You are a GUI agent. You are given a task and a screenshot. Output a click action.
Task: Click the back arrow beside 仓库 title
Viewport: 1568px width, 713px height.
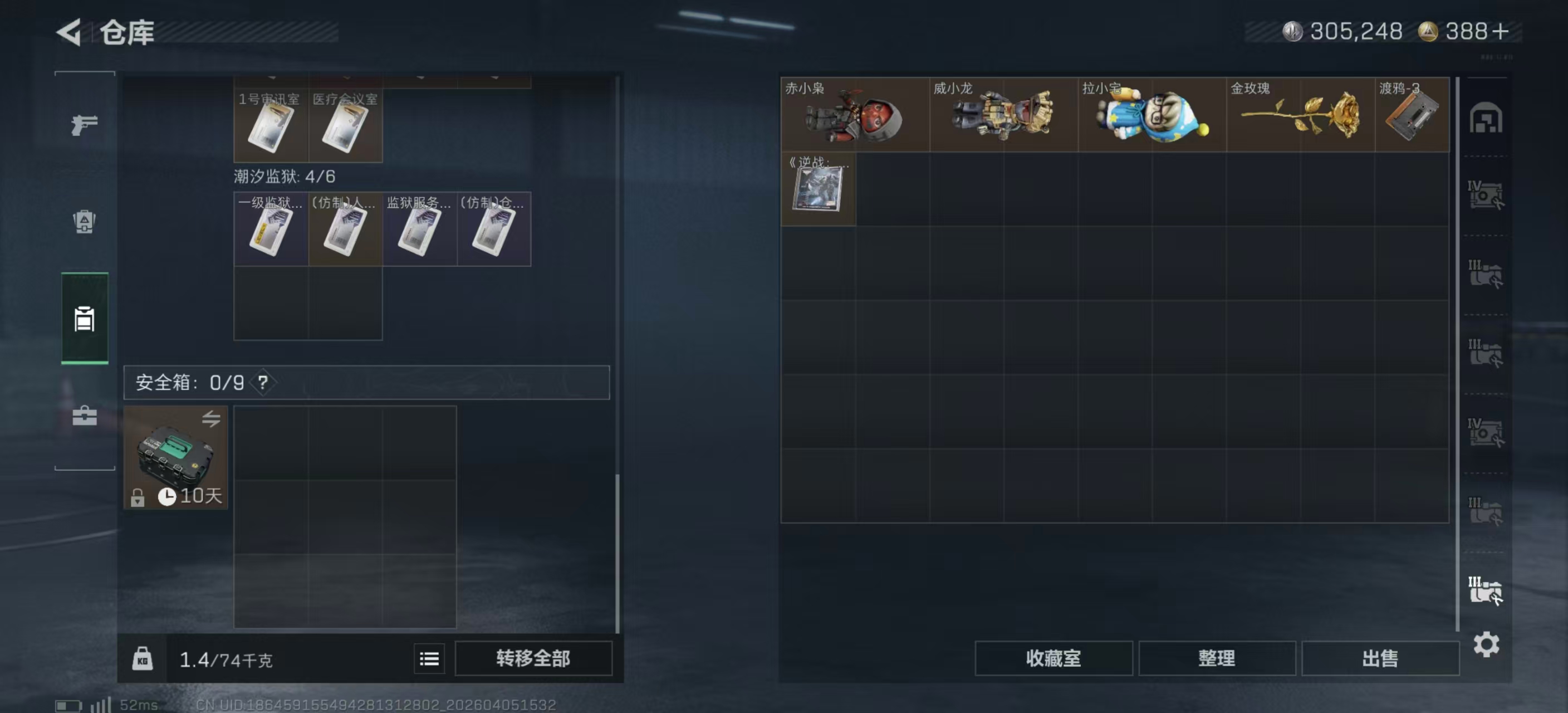(69, 32)
